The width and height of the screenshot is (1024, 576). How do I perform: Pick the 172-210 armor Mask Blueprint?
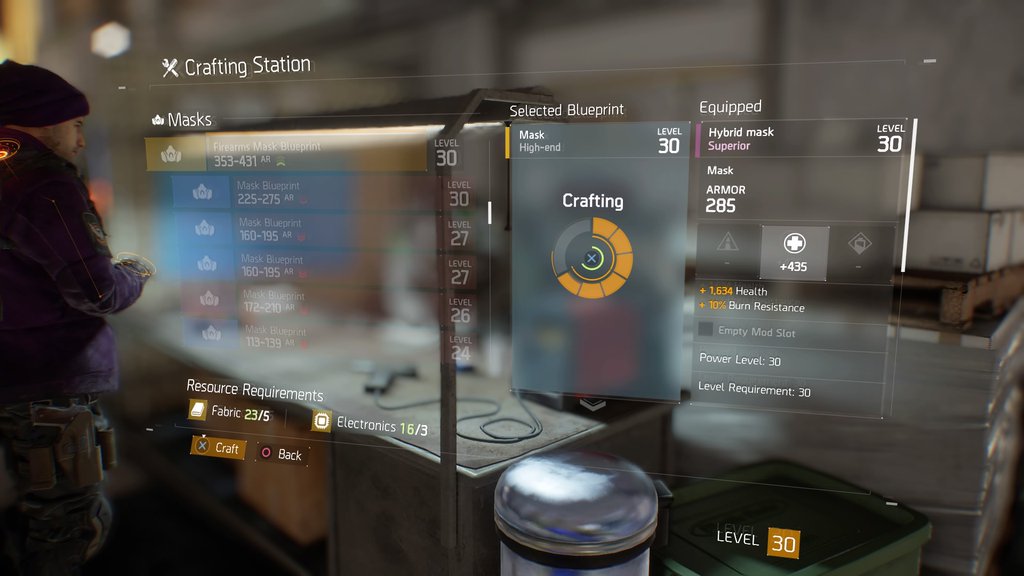312,301
